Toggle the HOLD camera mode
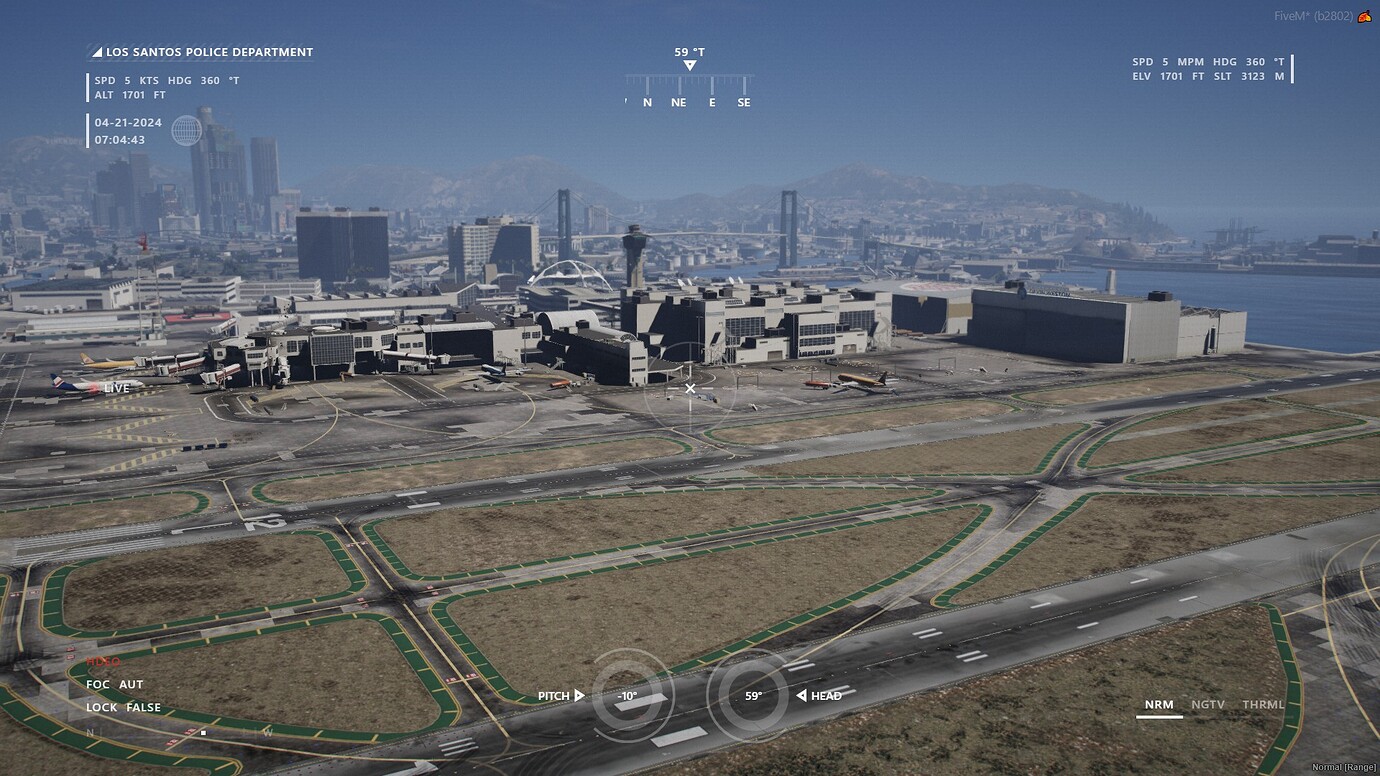 click(102, 661)
